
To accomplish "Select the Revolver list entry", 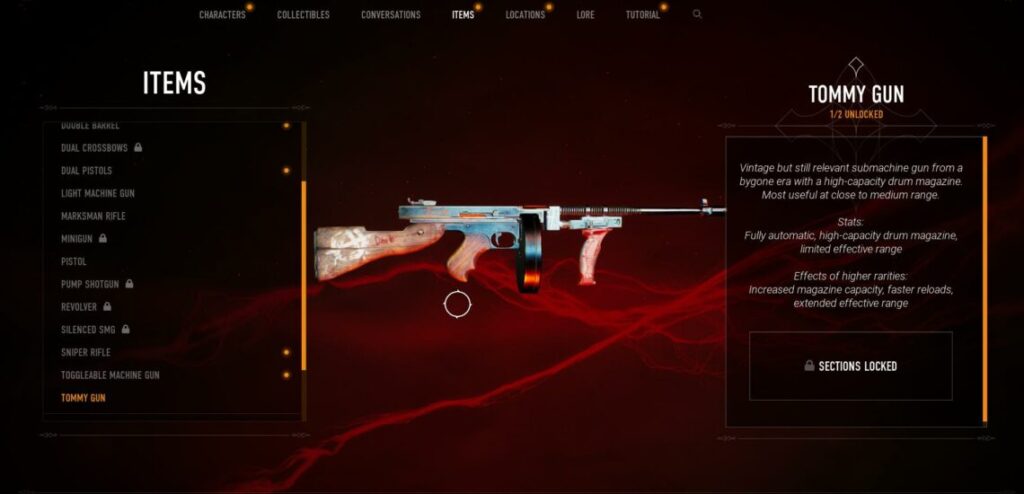I will coord(81,307).
